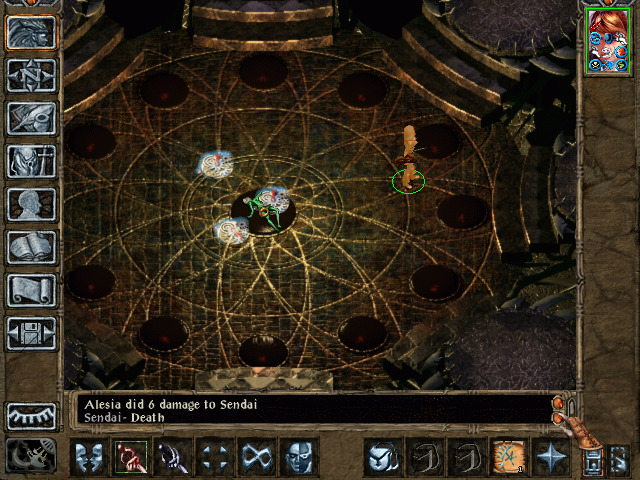
Task: Open special abilities with the star button
Action: pos(551,457)
